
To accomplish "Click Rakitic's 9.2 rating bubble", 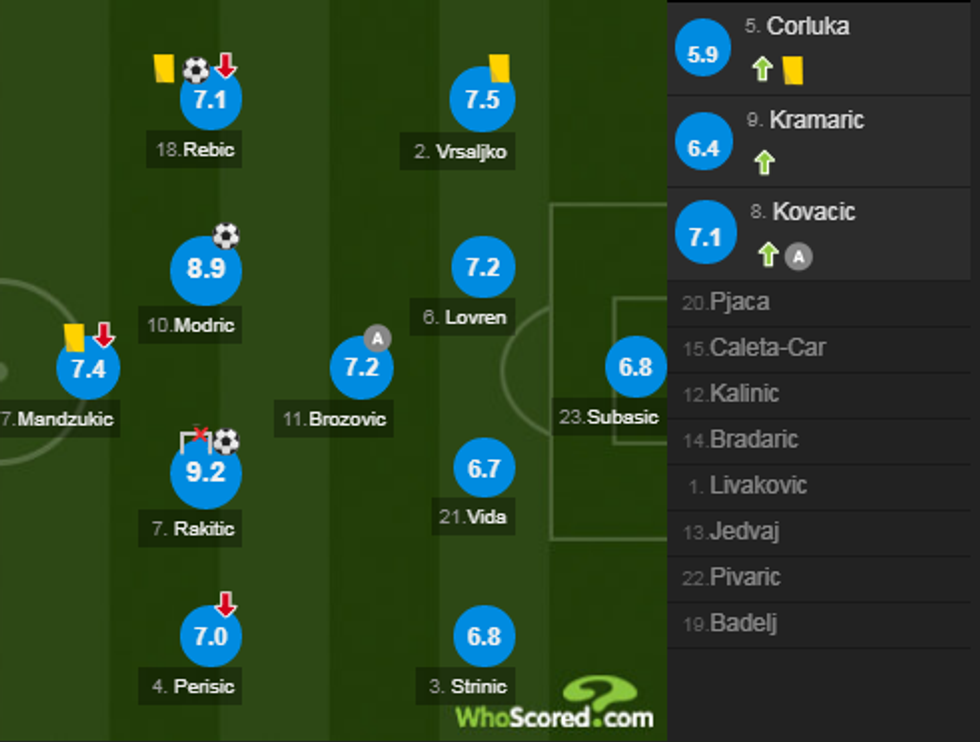I will point(206,471).
